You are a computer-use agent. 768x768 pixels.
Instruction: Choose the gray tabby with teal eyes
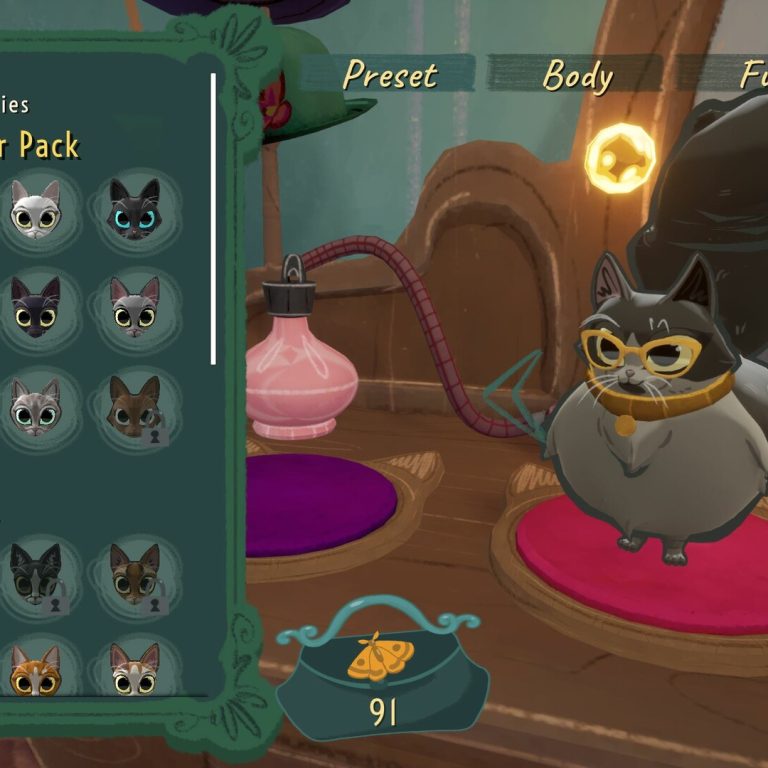(x=35, y=406)
